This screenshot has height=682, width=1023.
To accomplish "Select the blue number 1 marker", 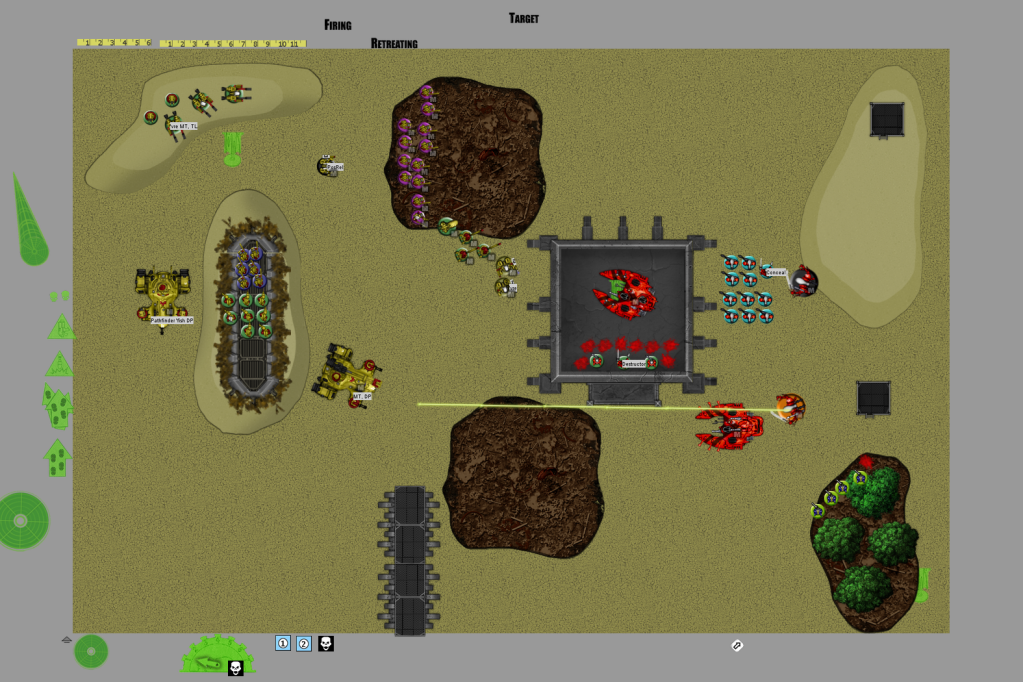I will (283, 643).
